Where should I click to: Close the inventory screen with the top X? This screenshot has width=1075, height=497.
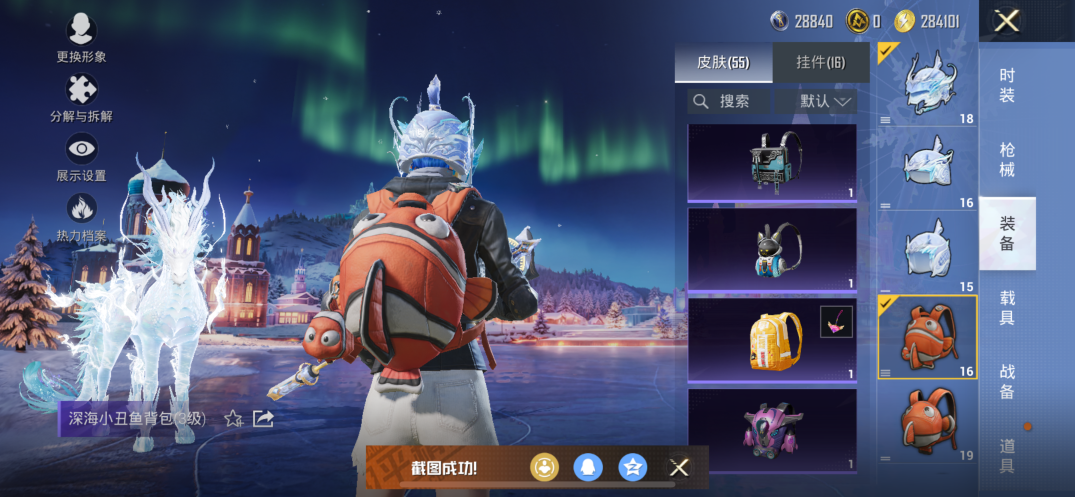[1007, 21]
